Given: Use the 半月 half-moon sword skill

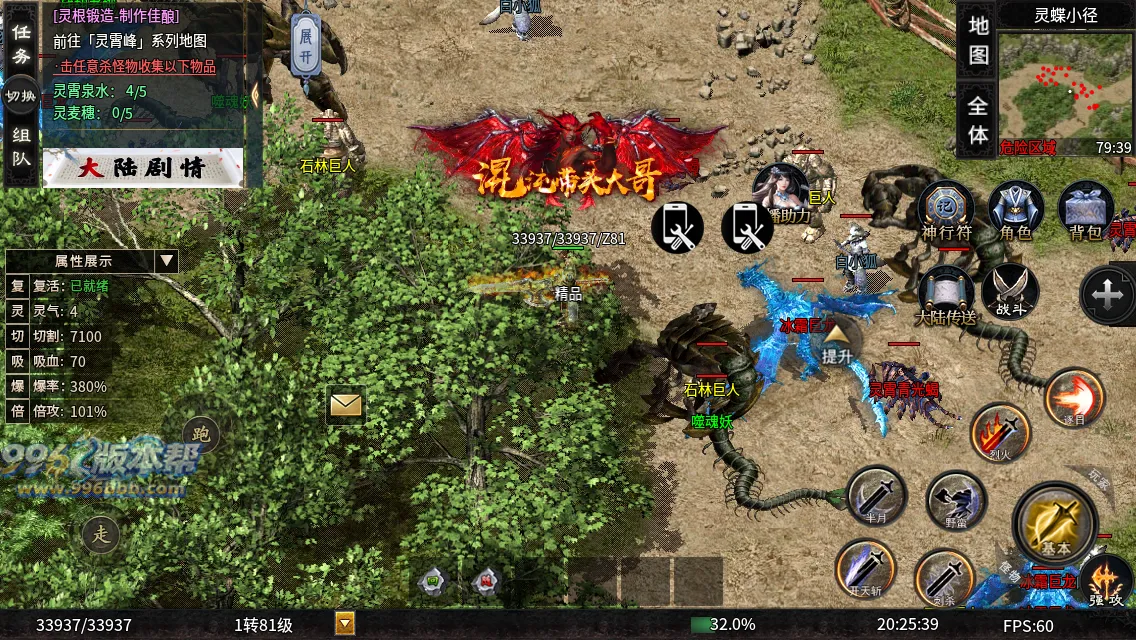Looking at the screenshot, I should (876, 496).
